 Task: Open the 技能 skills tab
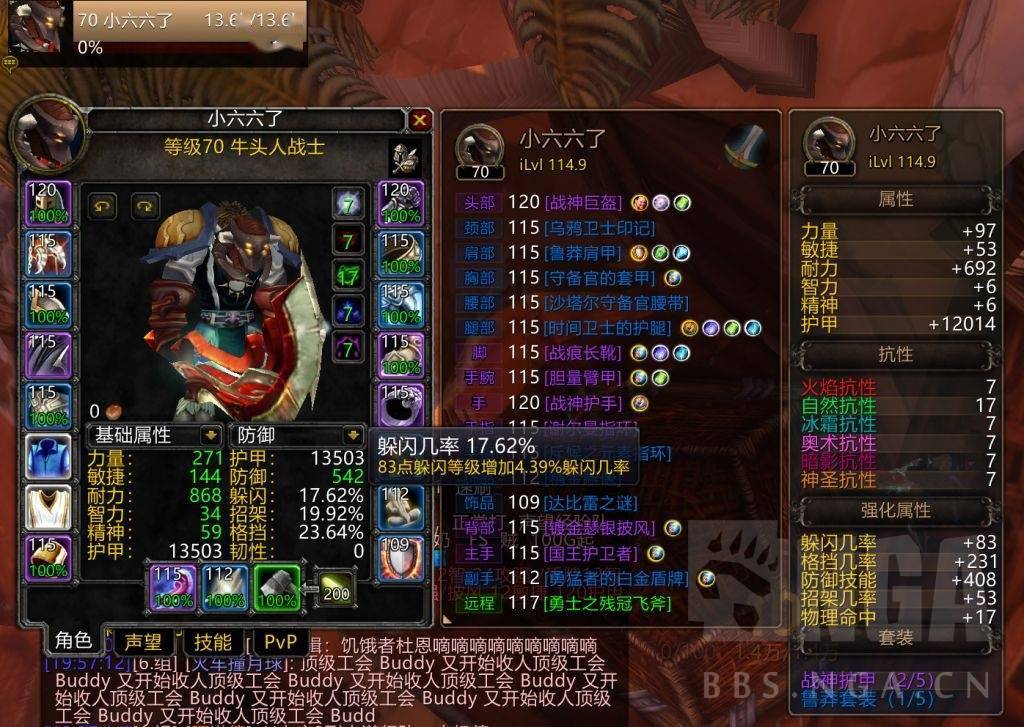click(212, 642)
